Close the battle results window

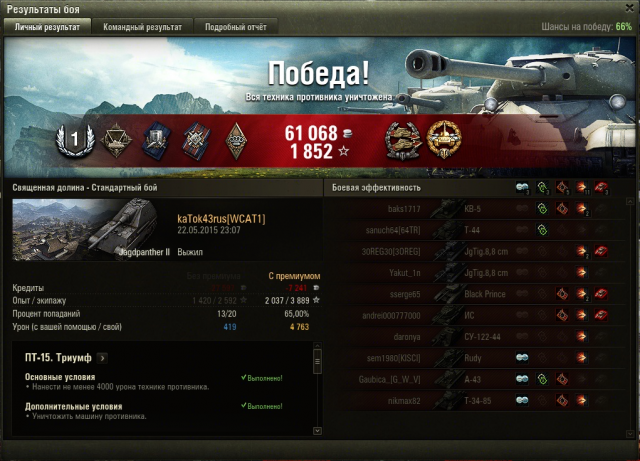(x=626, y=9)
